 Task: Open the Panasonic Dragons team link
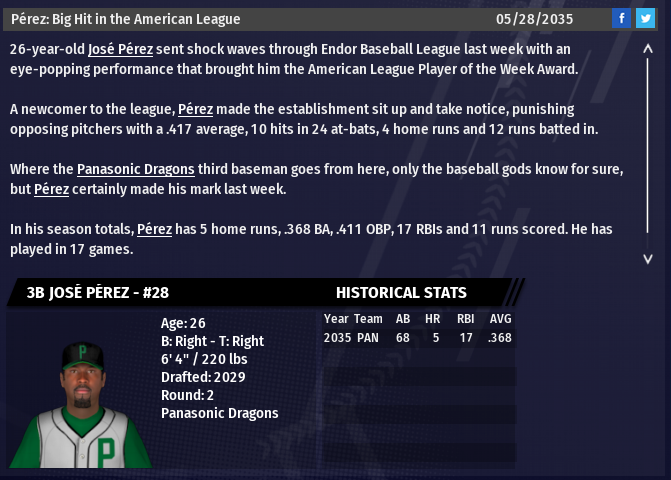pos(135,169)
